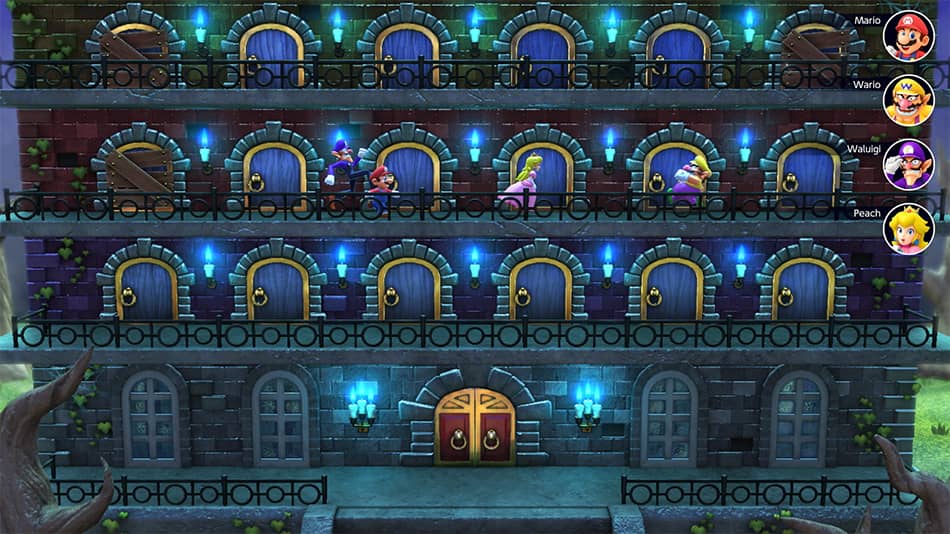Image resolution: width=950 pixels, height=534 pixels.
Task: Select Peach's player portrait
Action: [908, 229]
